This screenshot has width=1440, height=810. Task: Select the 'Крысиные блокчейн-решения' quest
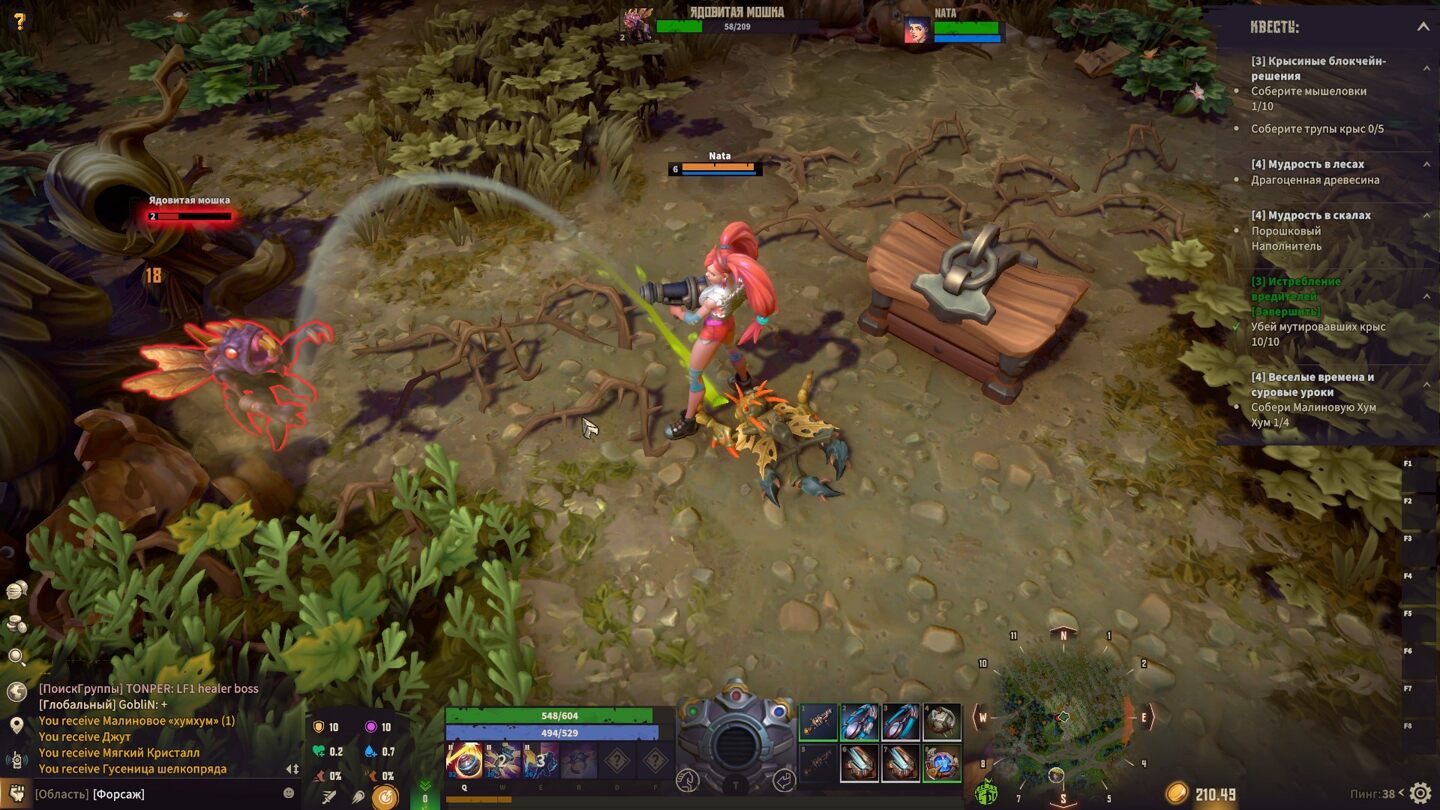(x=1318, y=68)
